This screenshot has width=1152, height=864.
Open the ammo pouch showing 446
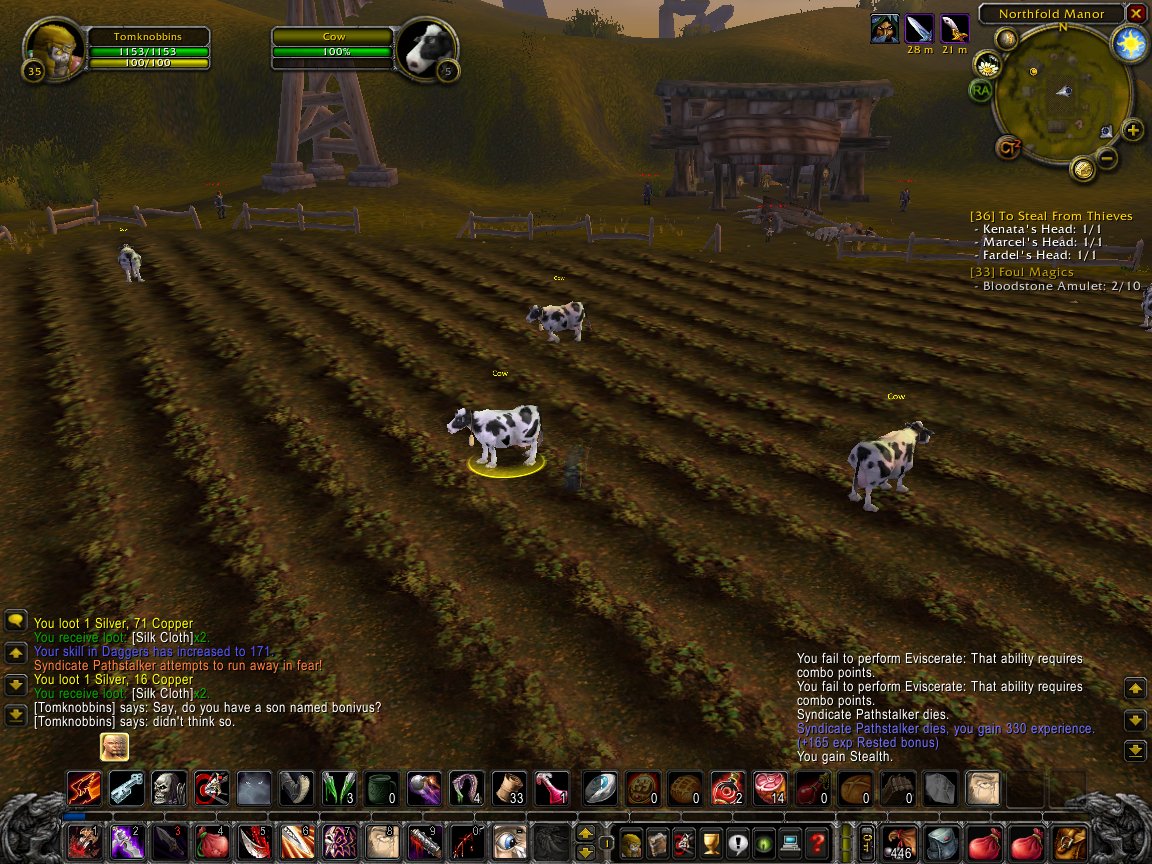click(901, 843)
